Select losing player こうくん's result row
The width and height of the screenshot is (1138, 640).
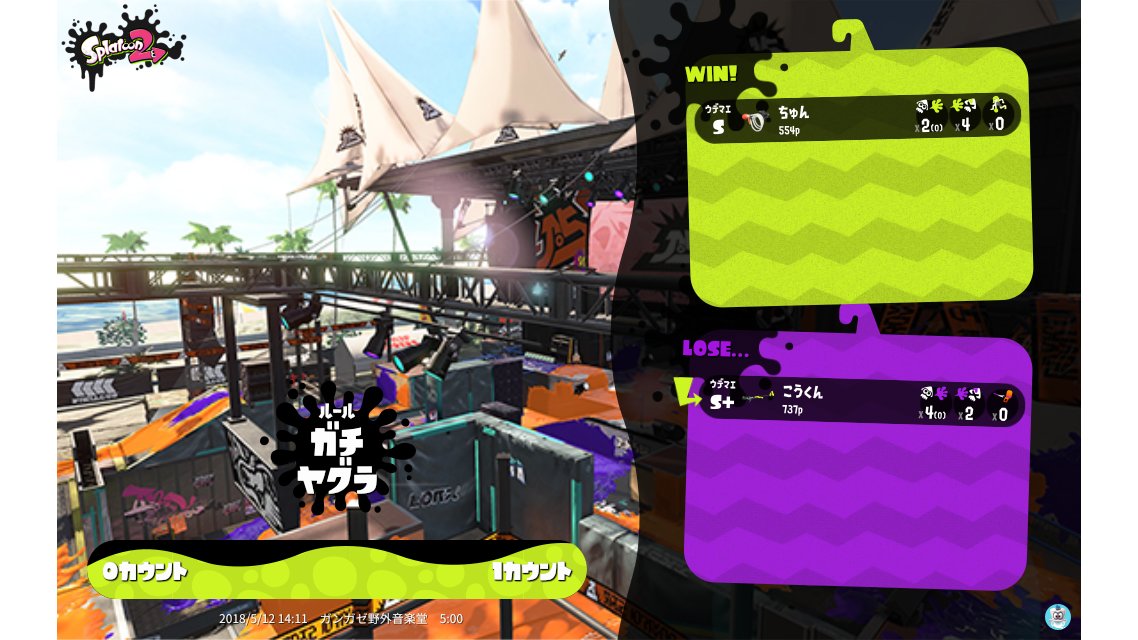point(857,402)
